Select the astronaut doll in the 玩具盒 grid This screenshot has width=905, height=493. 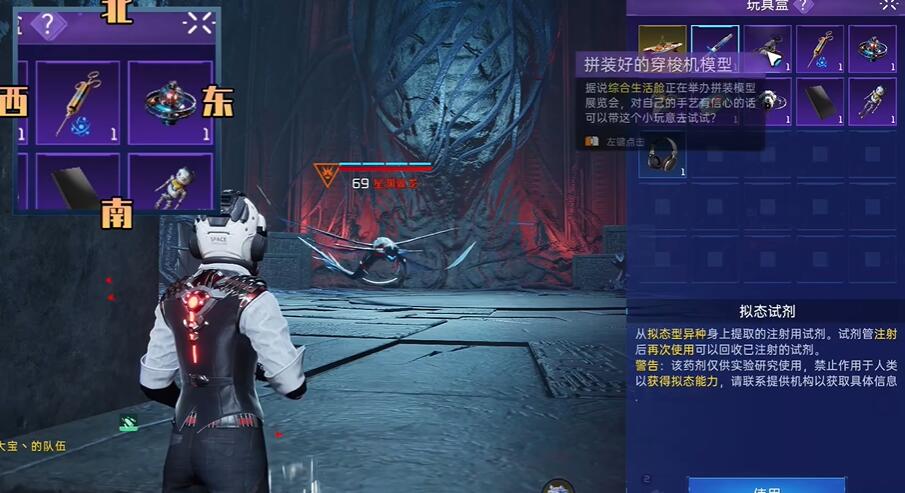[872, 102]
